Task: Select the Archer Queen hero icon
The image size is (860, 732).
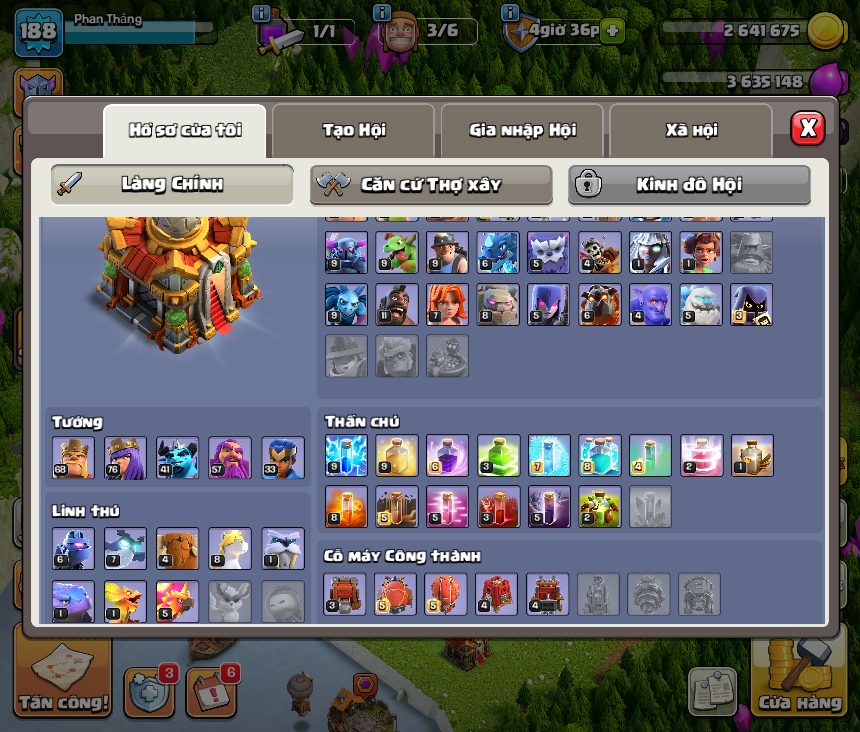Action: [125, 457]
